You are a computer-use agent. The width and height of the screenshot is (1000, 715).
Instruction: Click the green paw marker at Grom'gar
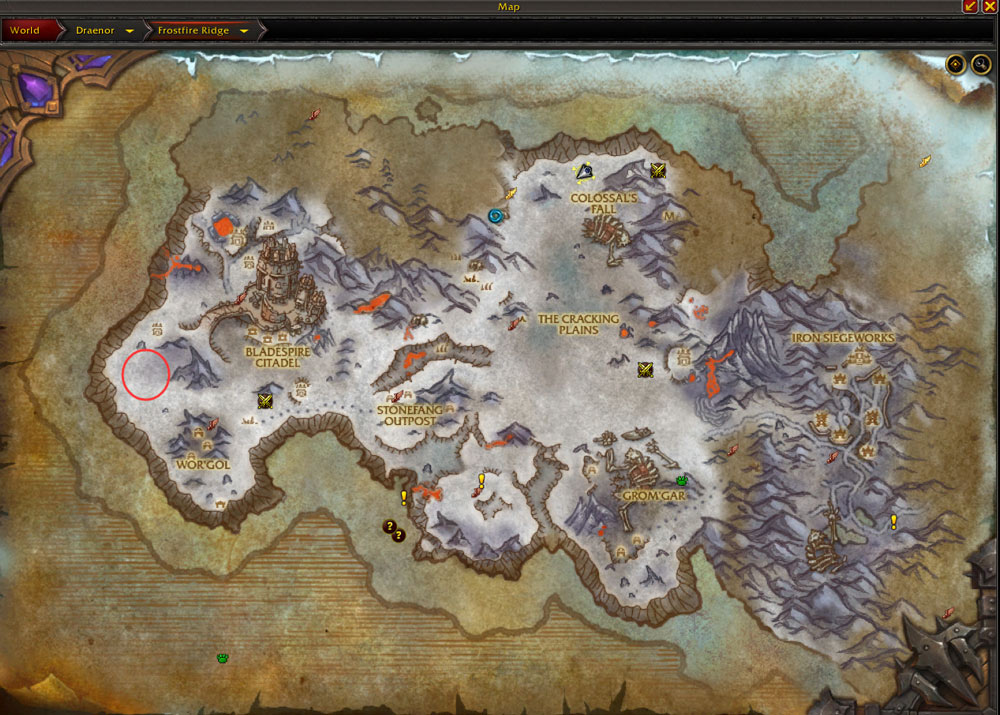pos(681,481)
